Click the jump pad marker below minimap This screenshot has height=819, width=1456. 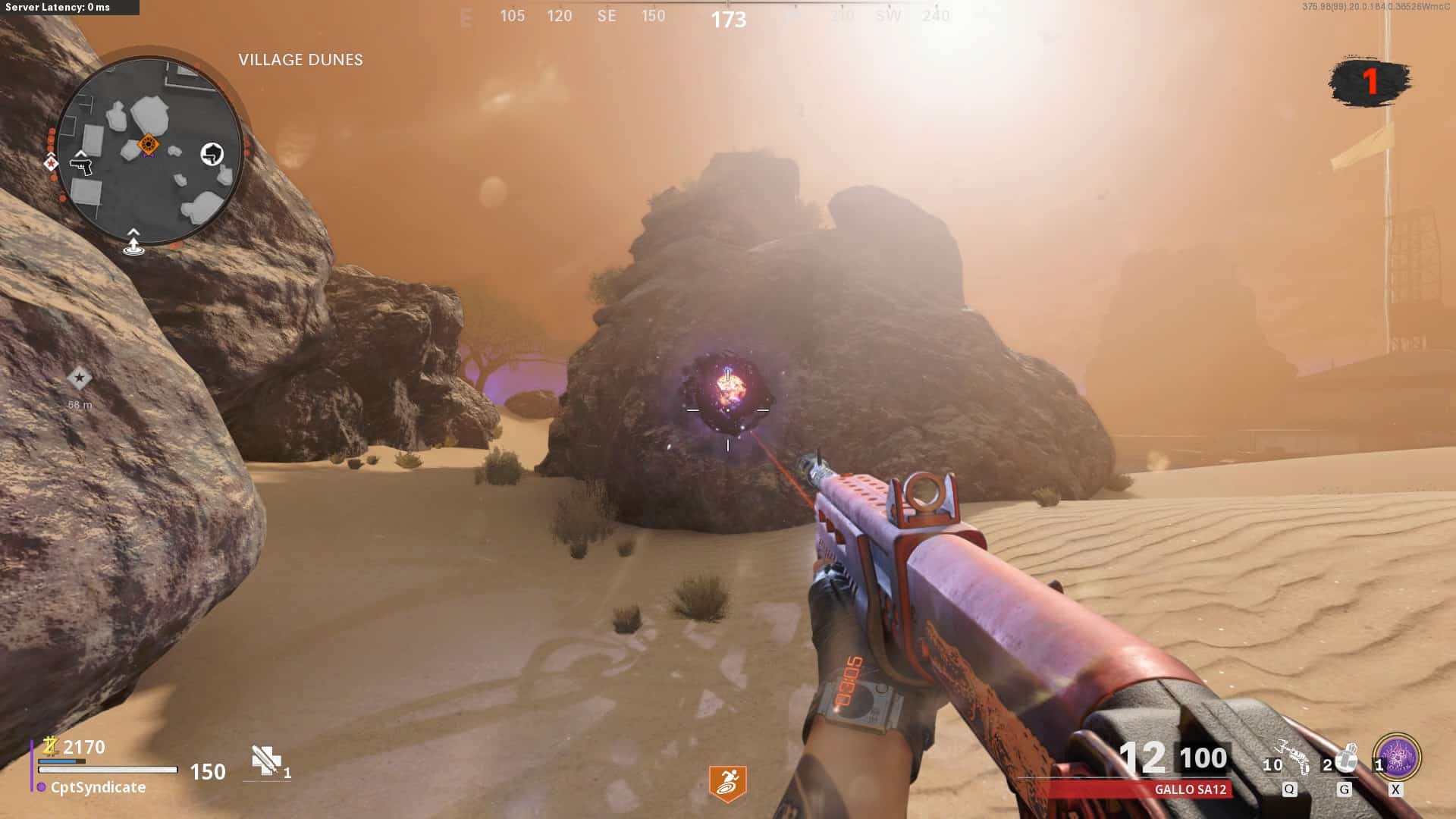click(133, 243)
